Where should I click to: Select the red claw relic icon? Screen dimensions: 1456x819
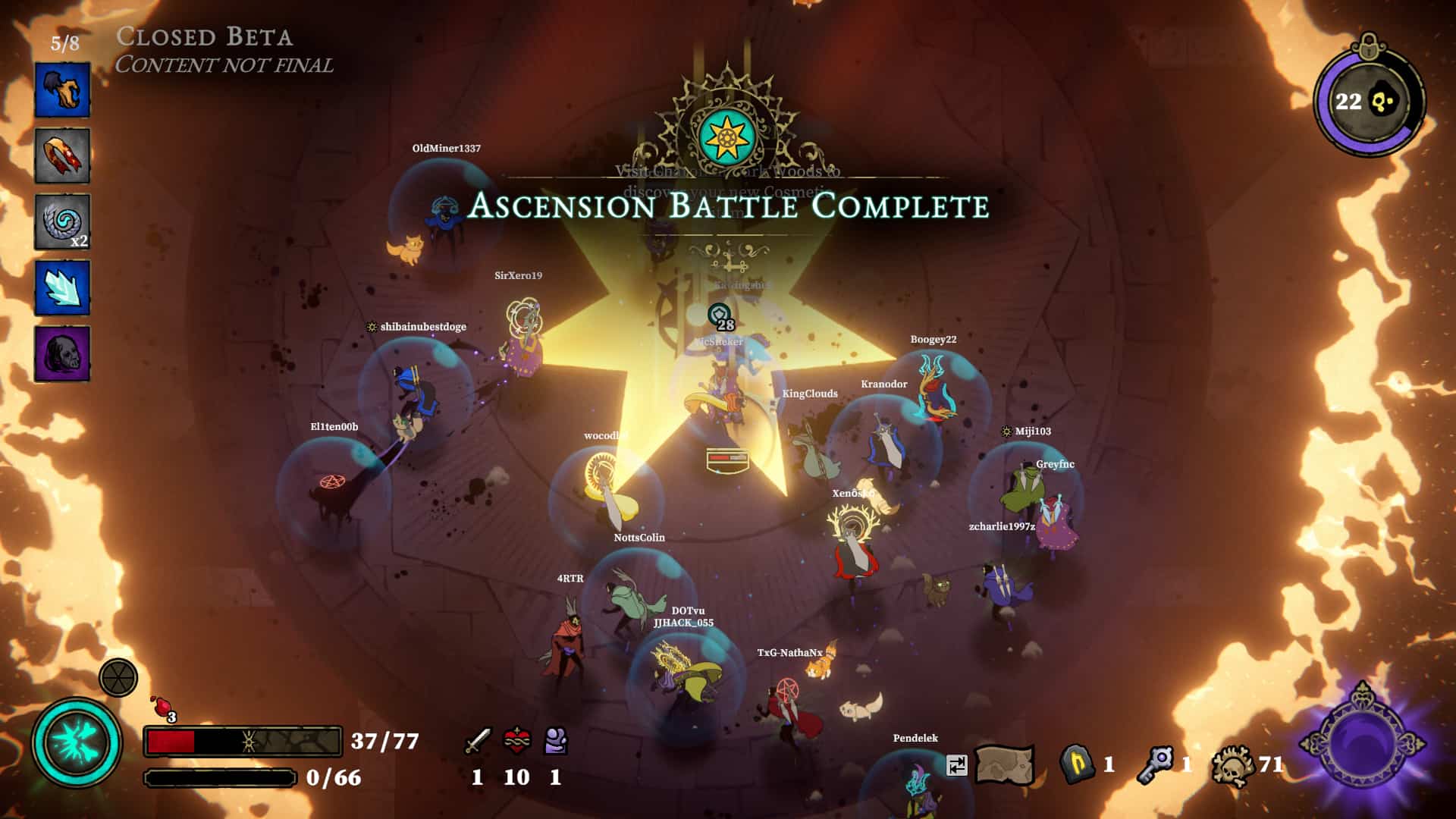tap(62, 155)
